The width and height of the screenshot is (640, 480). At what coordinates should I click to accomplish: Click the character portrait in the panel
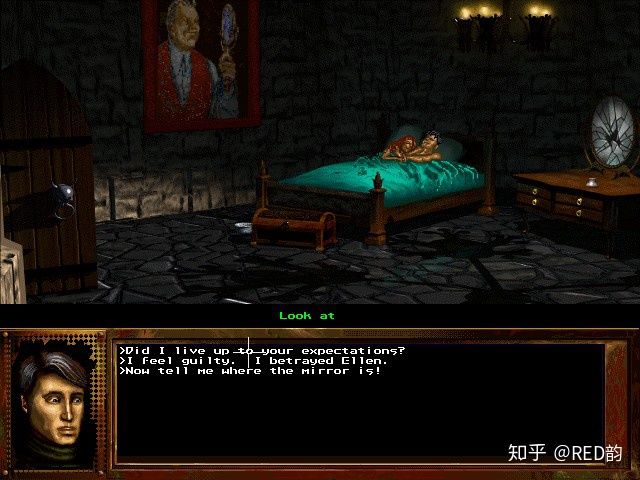click(x=55, y=394)
